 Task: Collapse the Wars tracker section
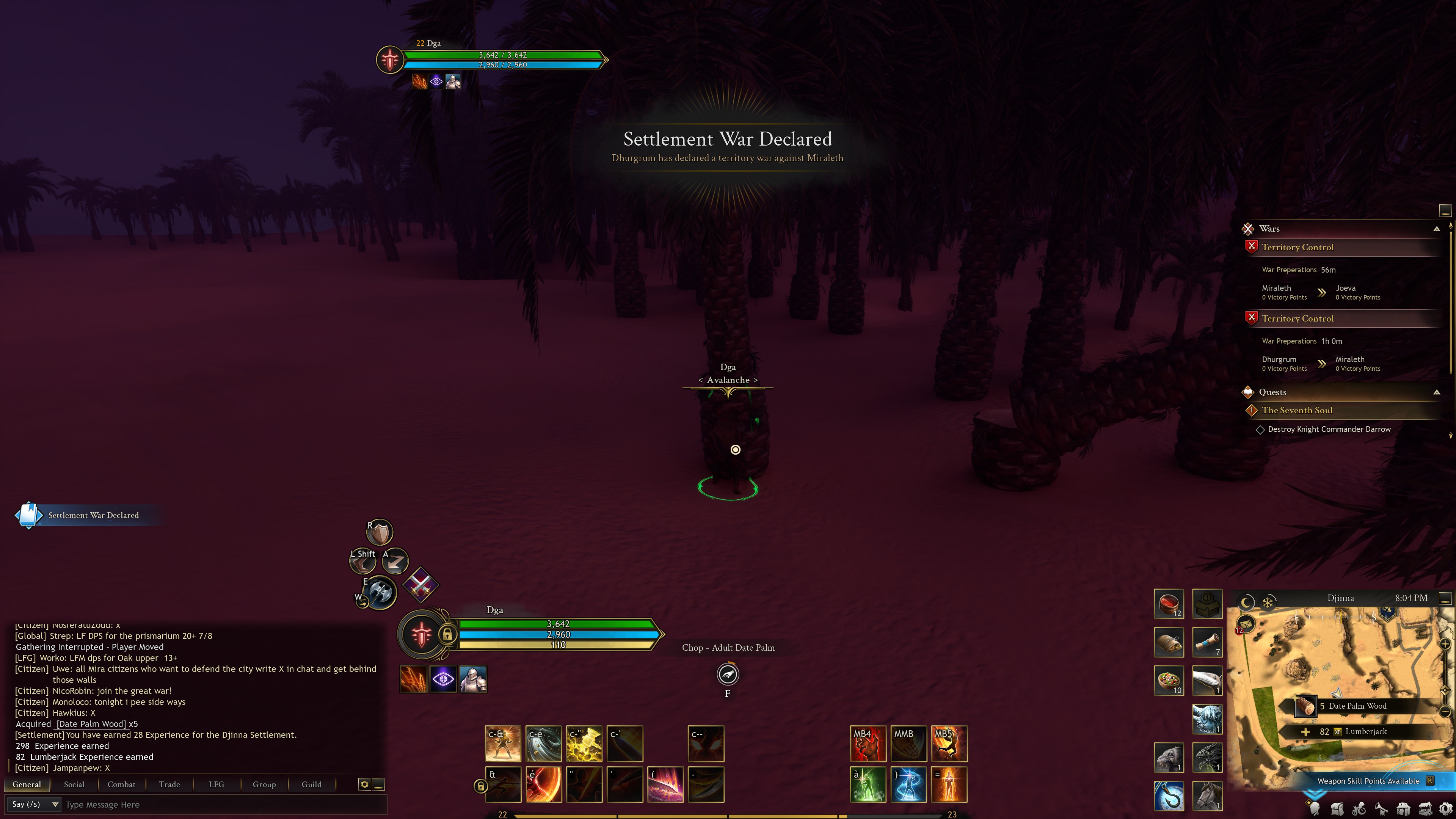click(x=1436, y=229)
